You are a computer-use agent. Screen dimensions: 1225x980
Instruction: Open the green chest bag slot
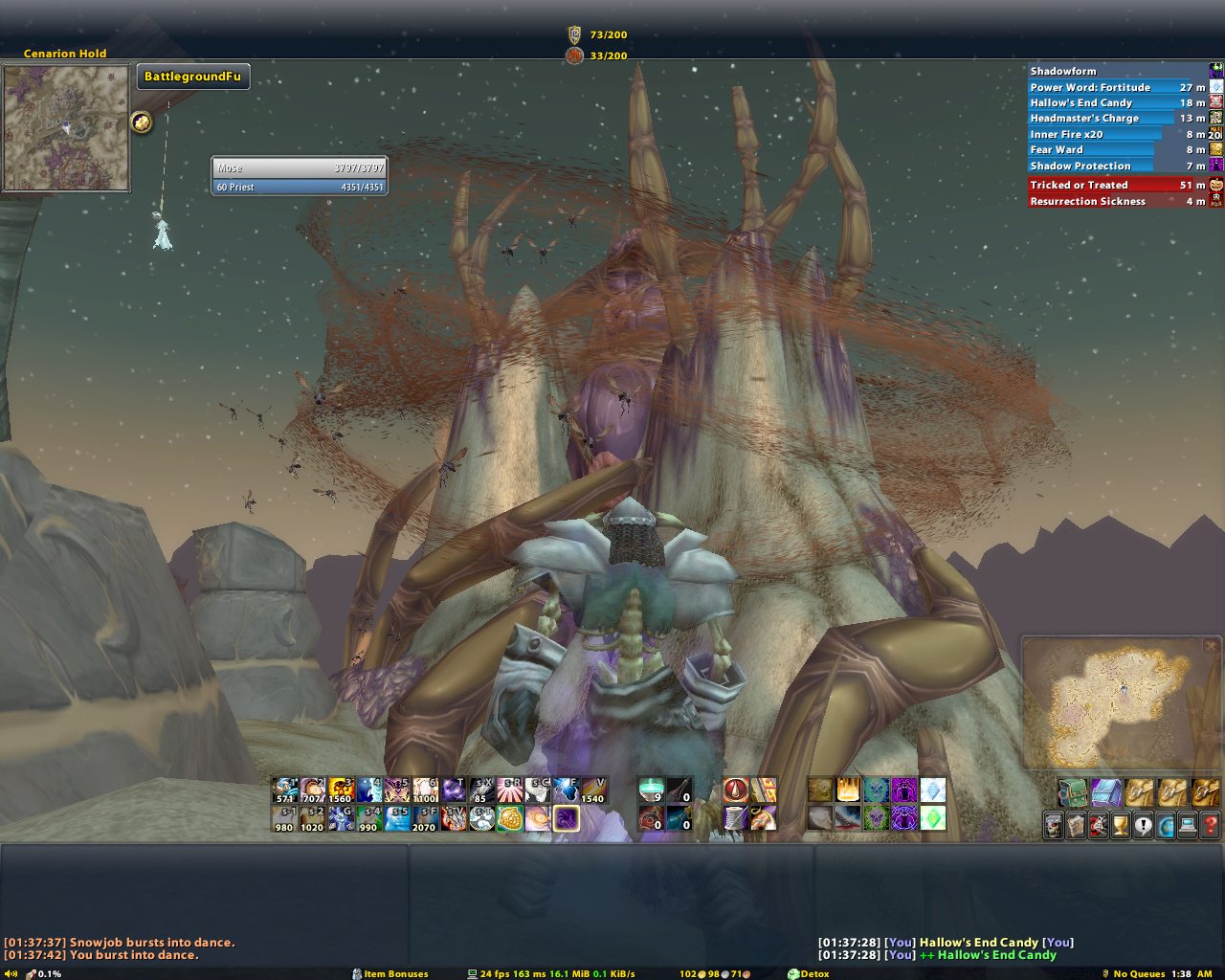click(x=1071, y=792)
